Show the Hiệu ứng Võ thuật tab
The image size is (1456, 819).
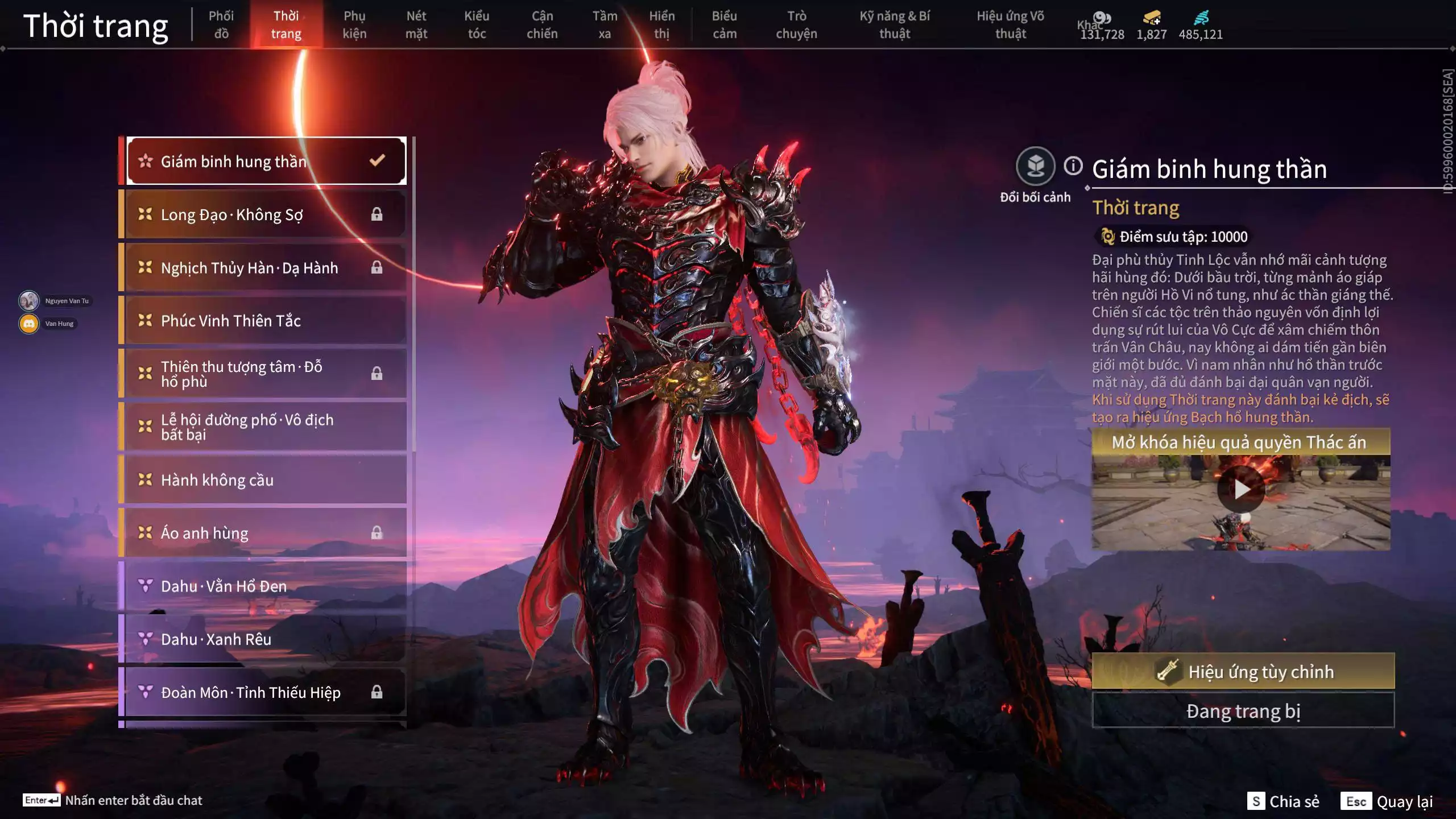pyautogui.click(x=1010, y=24)
